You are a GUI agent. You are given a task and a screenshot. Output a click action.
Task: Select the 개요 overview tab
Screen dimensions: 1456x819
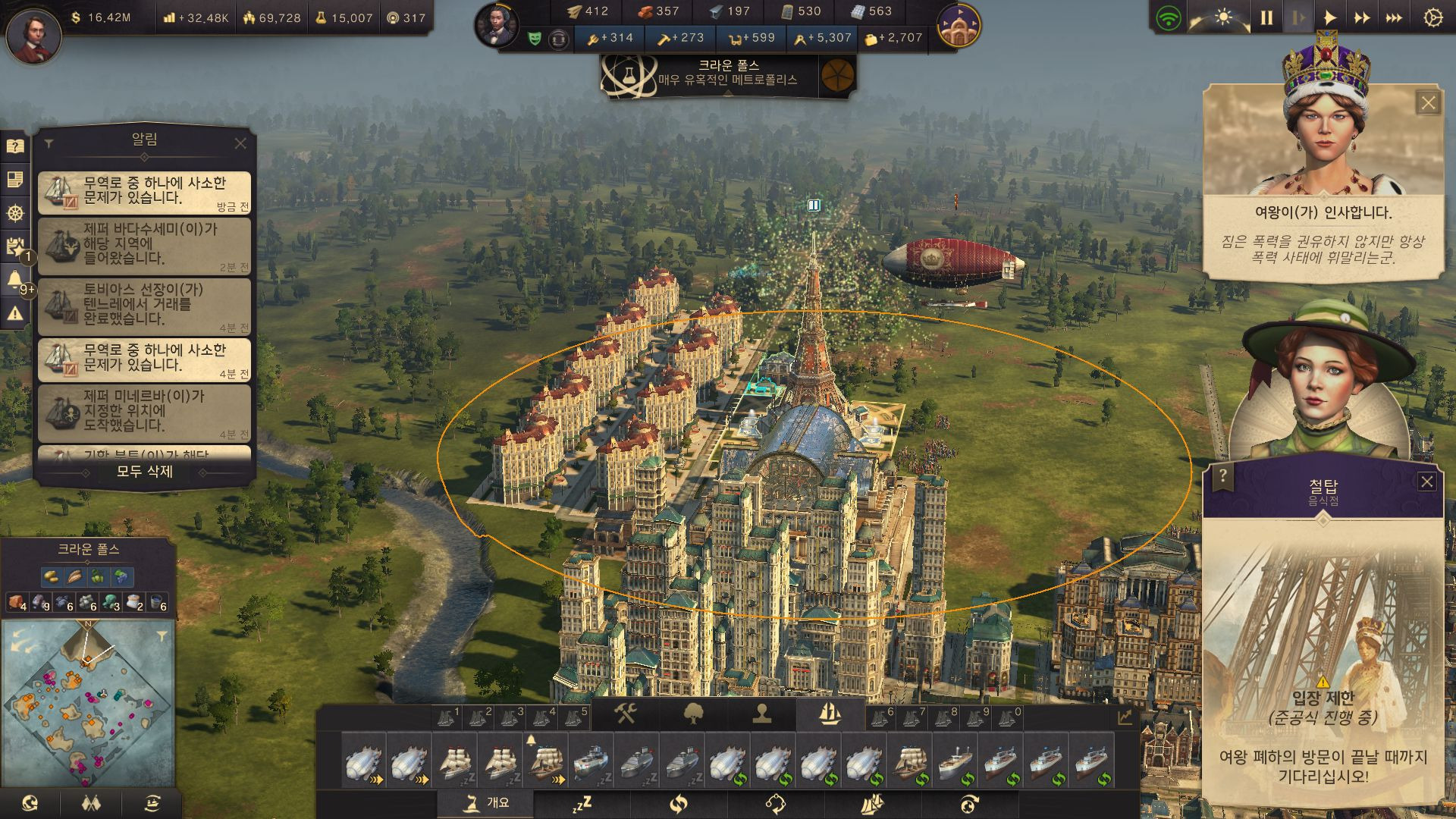coord(486,802)
